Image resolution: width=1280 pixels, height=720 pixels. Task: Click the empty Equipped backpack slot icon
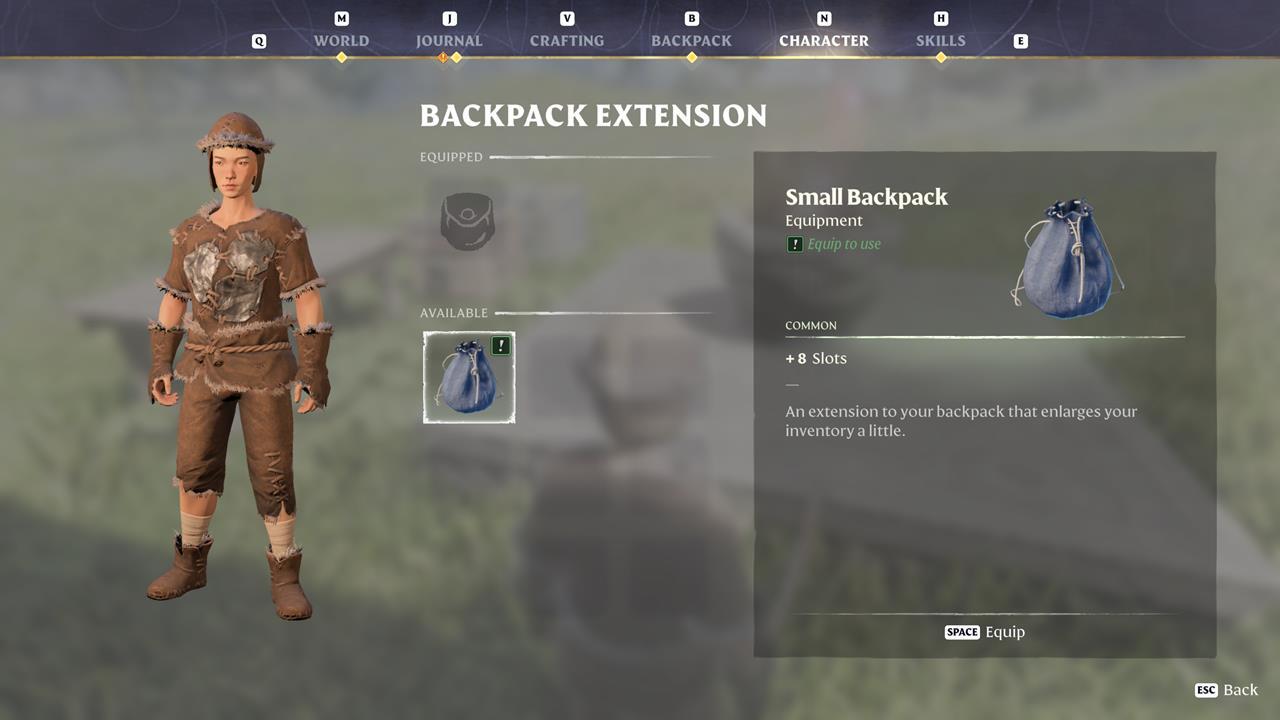[x=467, y=221]
